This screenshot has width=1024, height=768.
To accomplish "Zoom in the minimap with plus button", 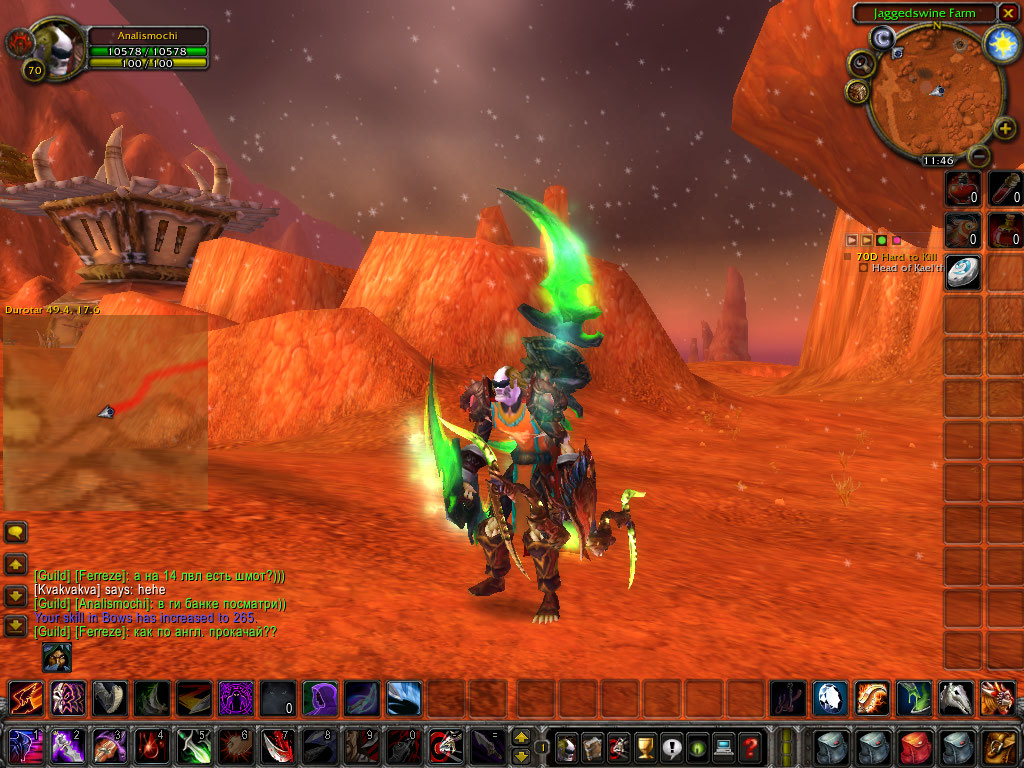I will point(1005,129).
